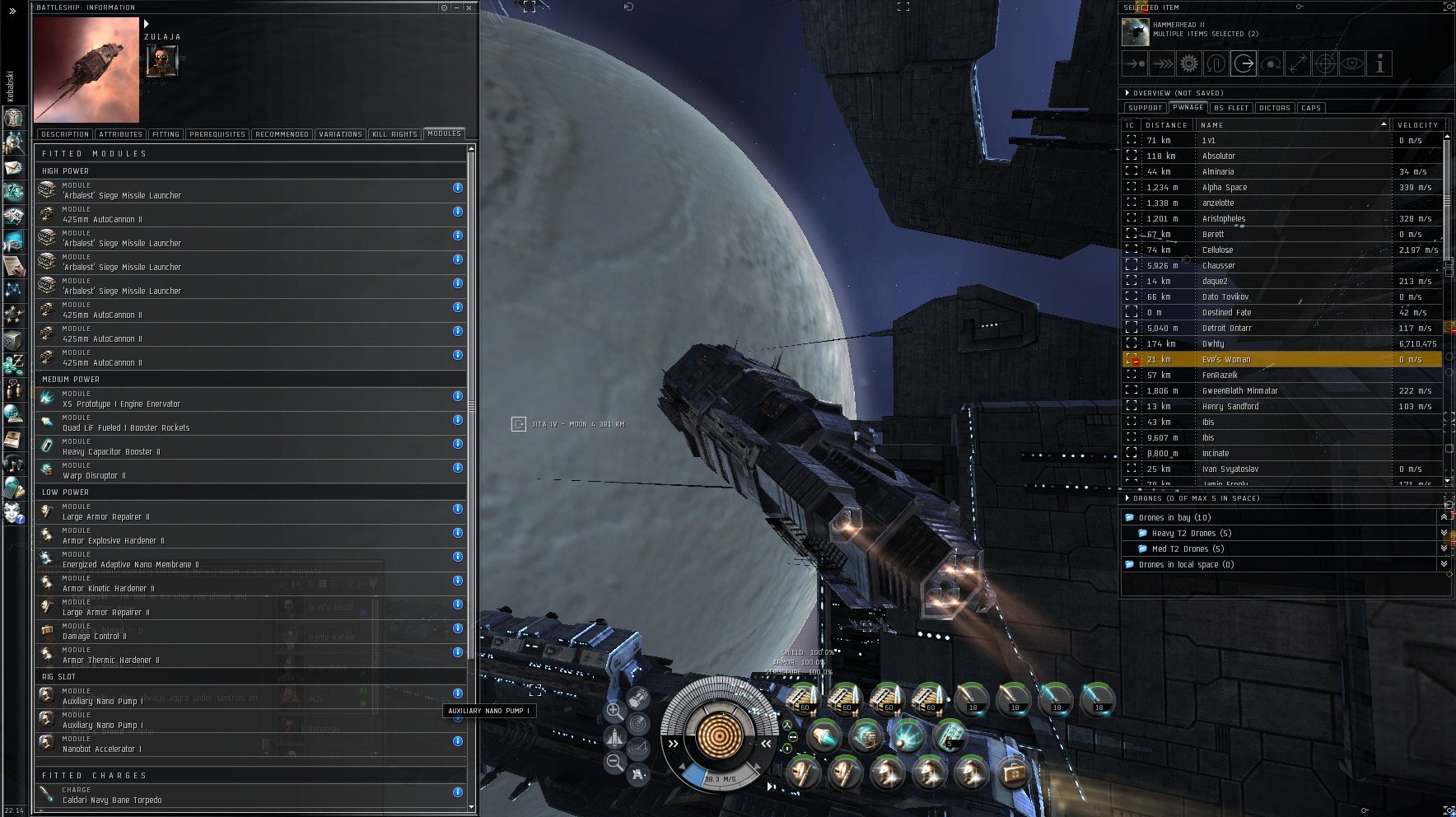Close the Battleship Information window

pos(469,7)
